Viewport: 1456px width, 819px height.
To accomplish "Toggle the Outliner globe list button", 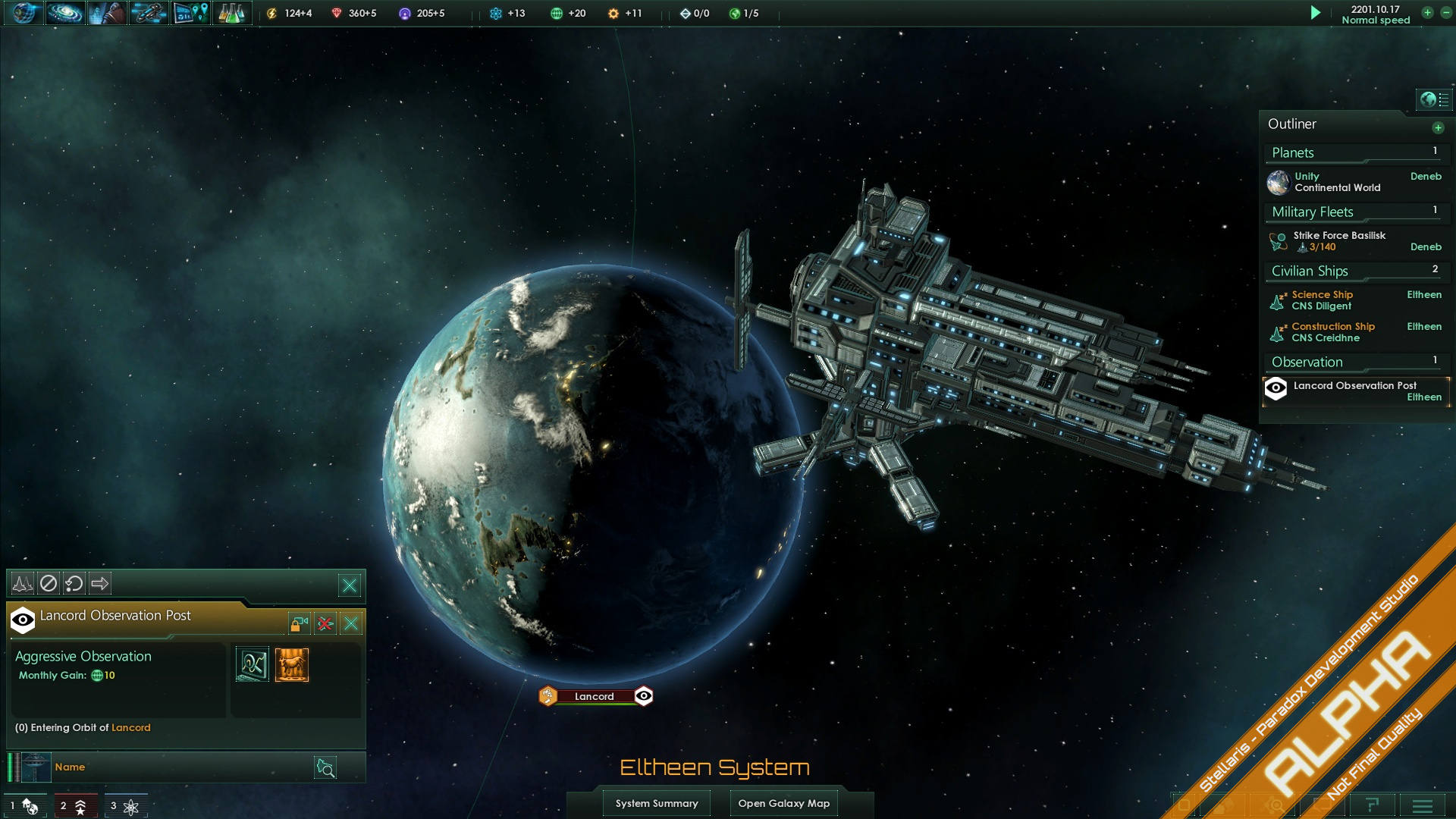I will tap(1434, 99).
